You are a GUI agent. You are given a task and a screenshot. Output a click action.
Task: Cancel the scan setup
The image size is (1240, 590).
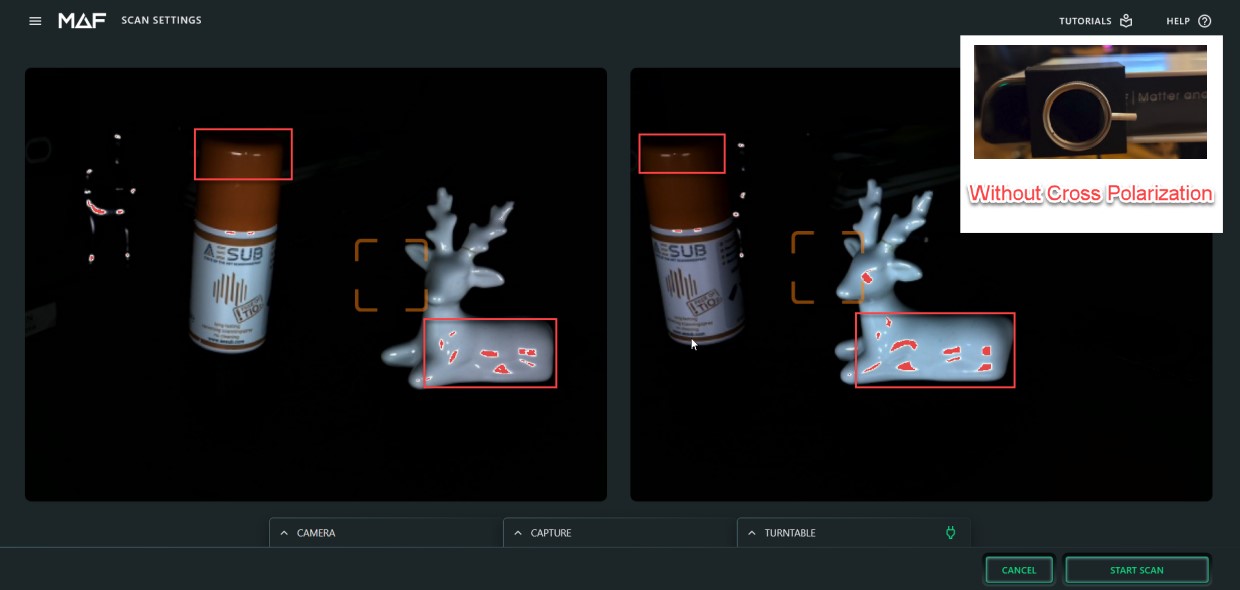tap(1019, 570)
